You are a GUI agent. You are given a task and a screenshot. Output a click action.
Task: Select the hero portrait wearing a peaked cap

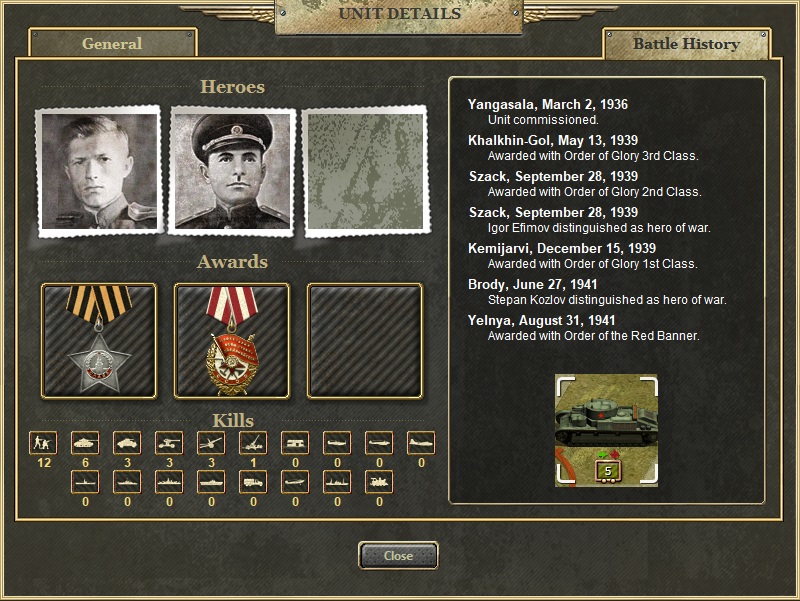232,171
